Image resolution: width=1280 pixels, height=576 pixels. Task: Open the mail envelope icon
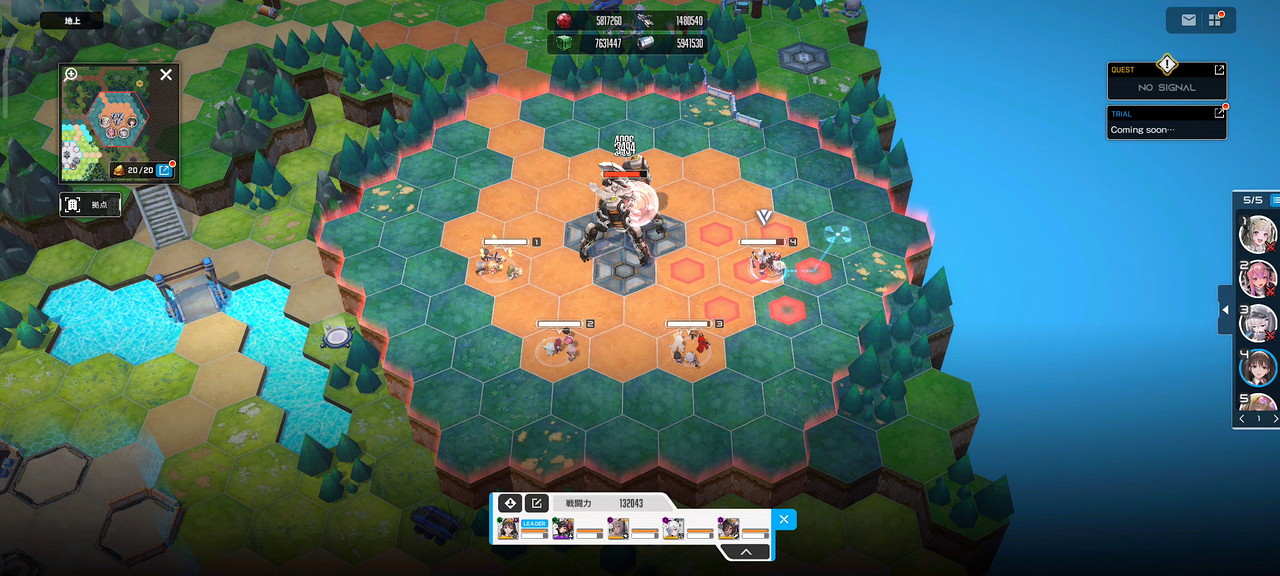pyautogui.click(x=1188, y=20)
